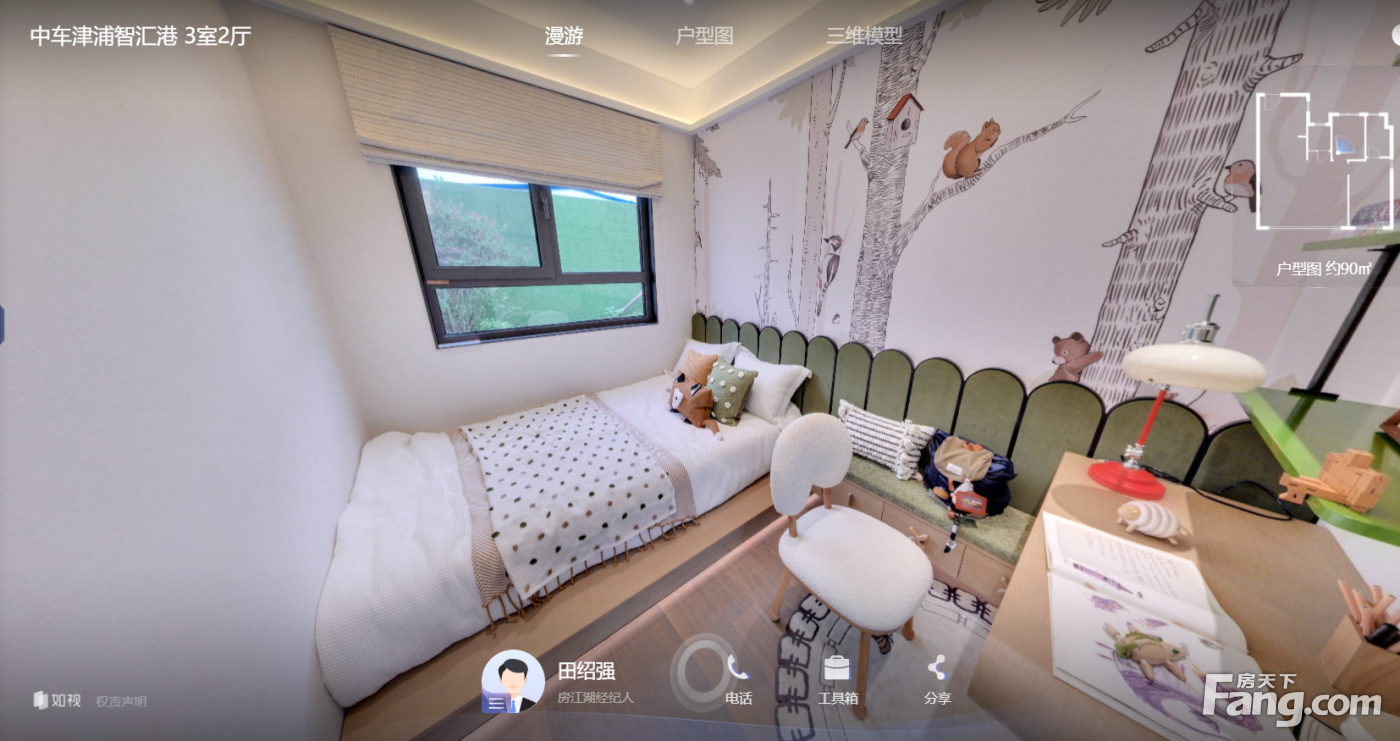Open the 权责声明 disclaimer link
This screenshot has width=1400, height=741.
click(121, 702)
